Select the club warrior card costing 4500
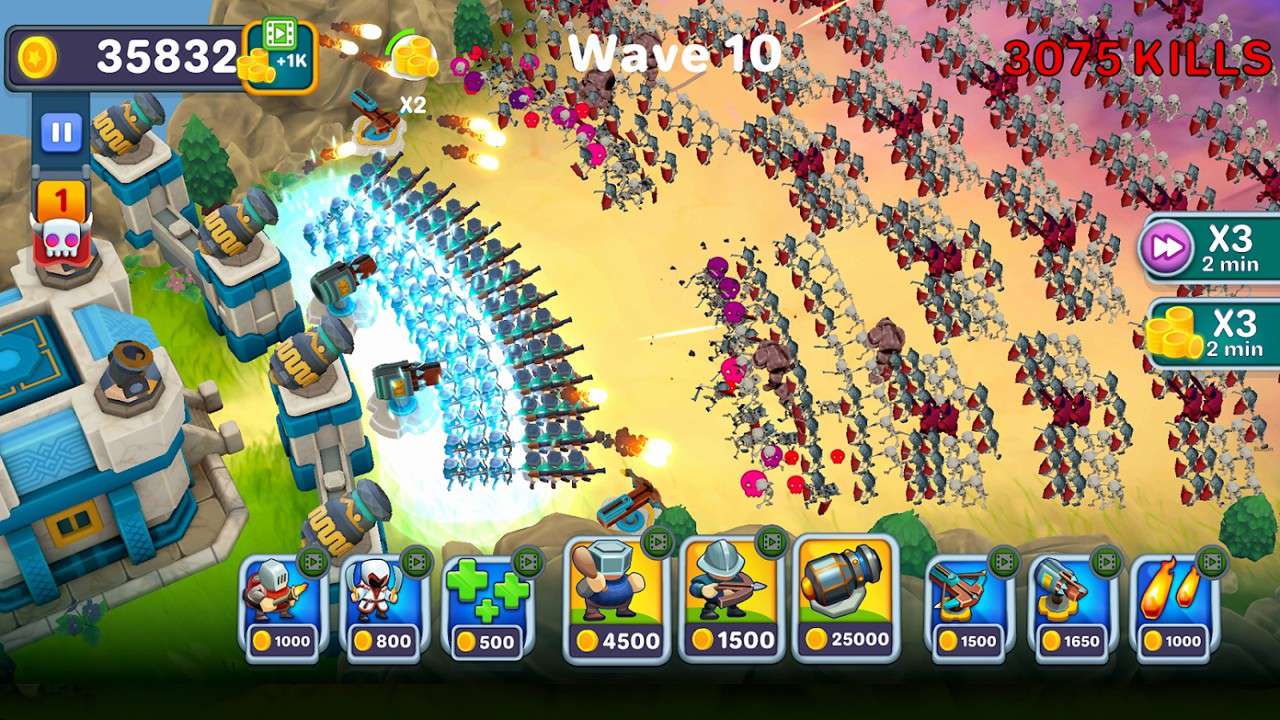 tap(616, 600)
